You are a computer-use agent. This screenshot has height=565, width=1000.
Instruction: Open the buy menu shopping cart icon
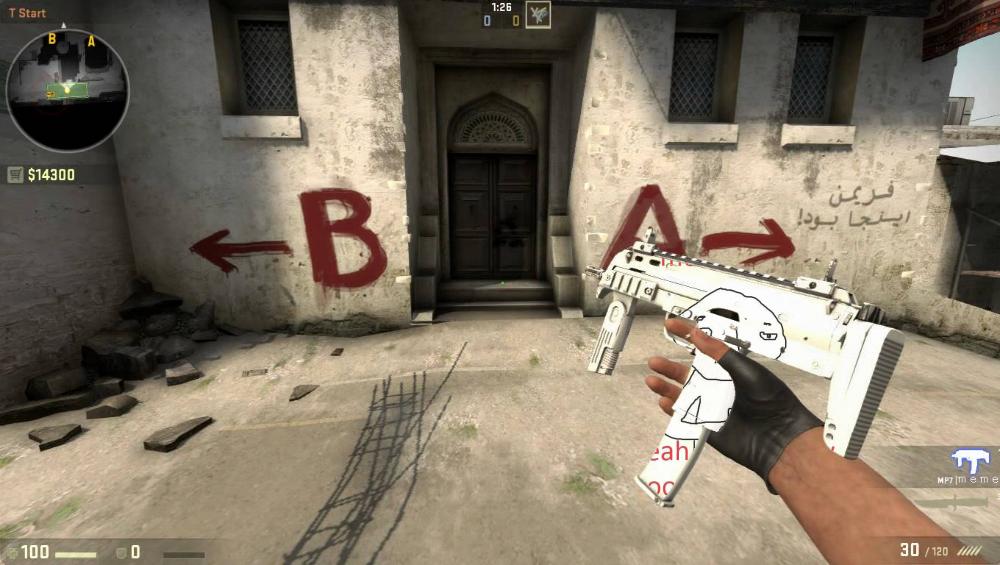click(15, 175)
